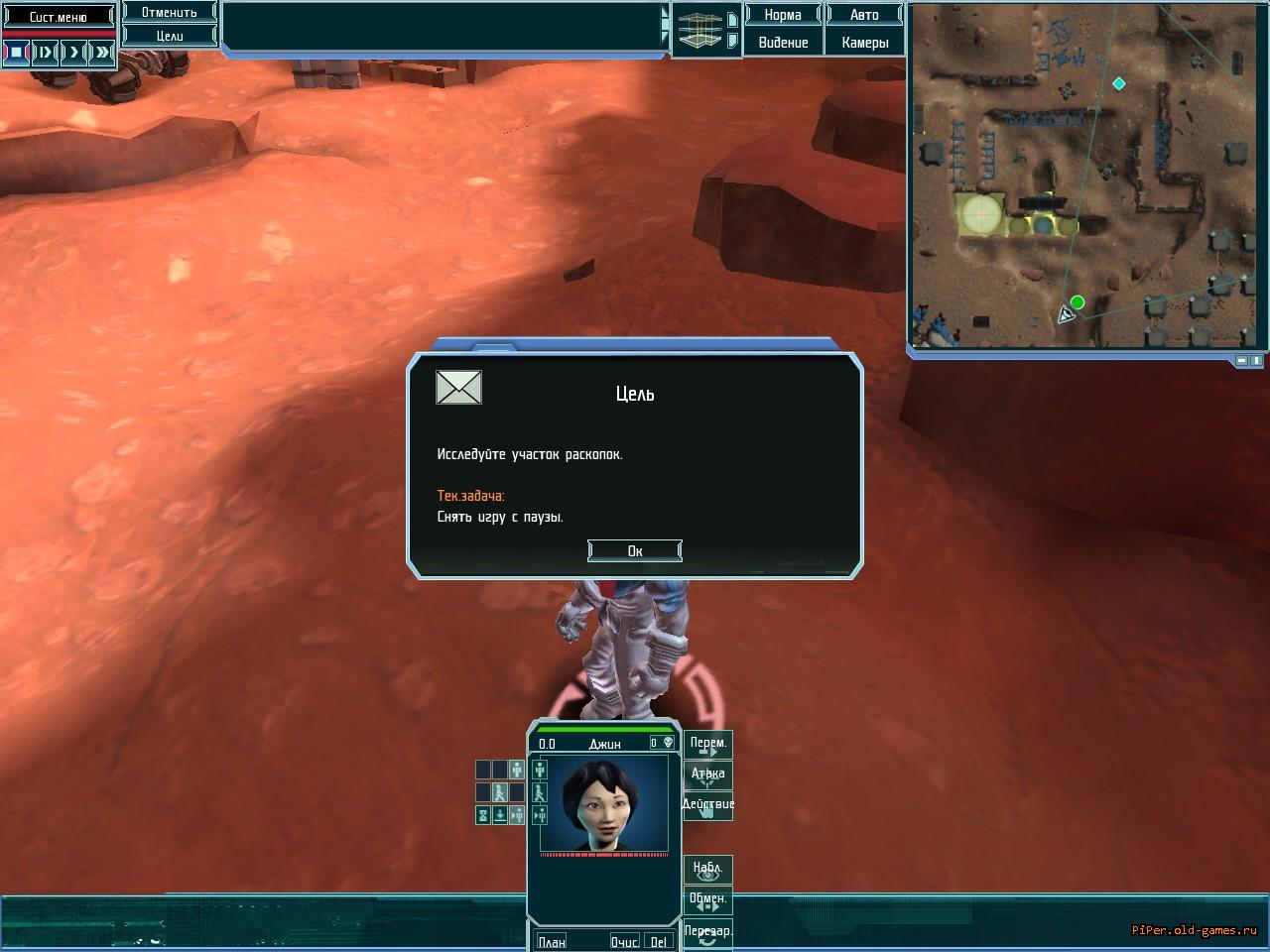Viewport: 1270px width, 952px height.
Task: Click the level layers grid icon
Action: pyautogui.click(x=699, y=30)
